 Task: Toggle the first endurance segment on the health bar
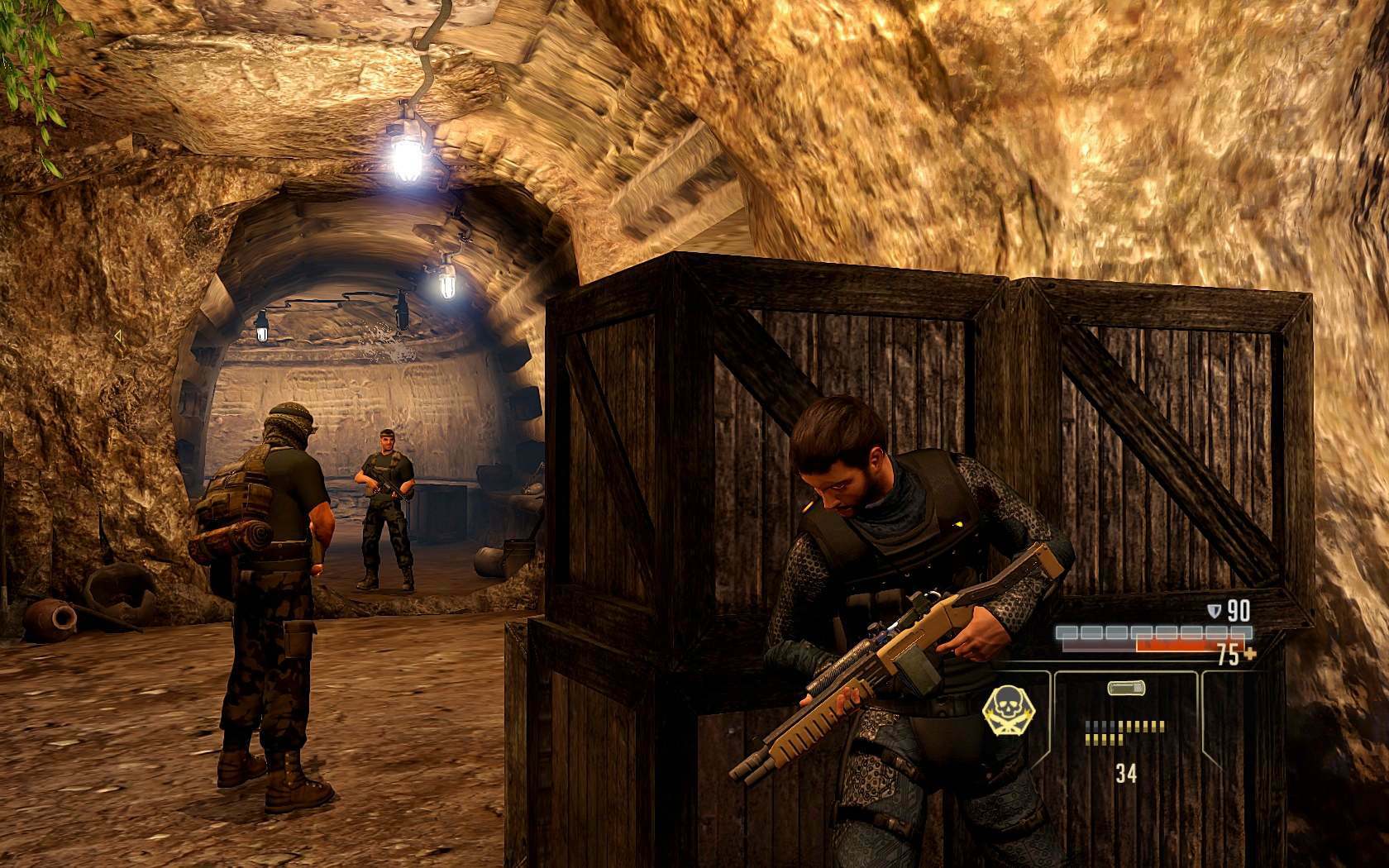tap(1068, 632)
